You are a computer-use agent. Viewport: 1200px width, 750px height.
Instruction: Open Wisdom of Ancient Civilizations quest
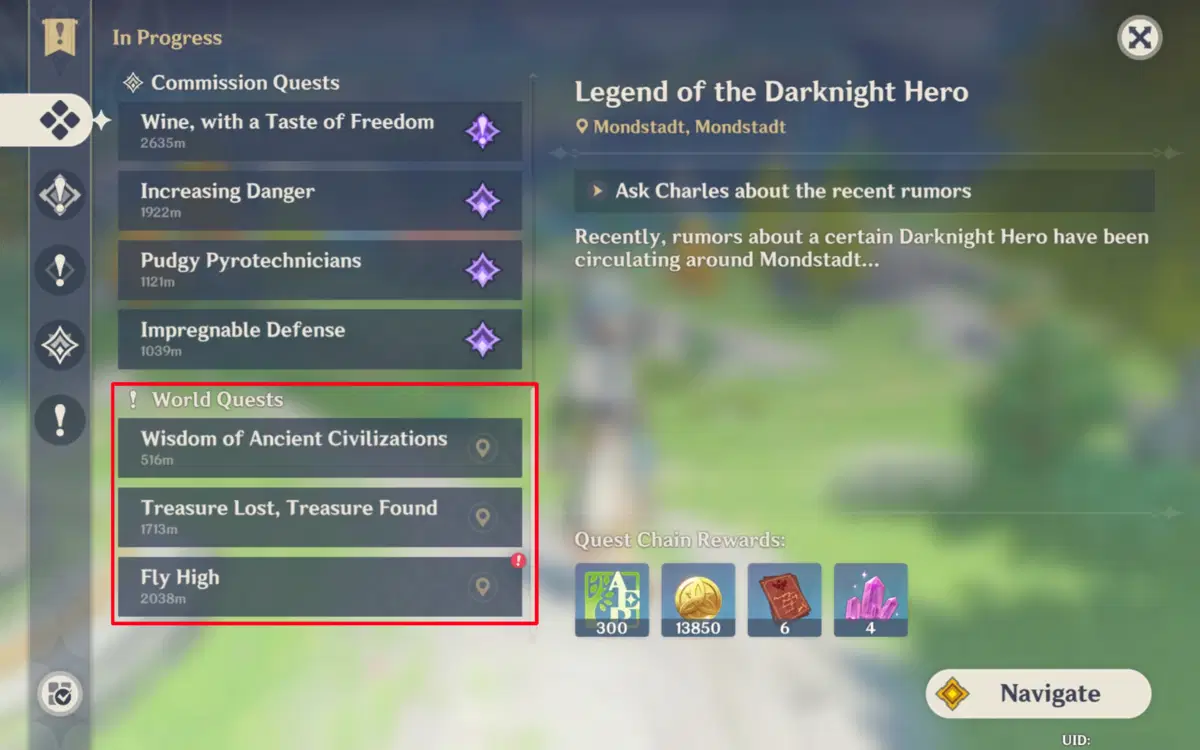tap(300, 448)
